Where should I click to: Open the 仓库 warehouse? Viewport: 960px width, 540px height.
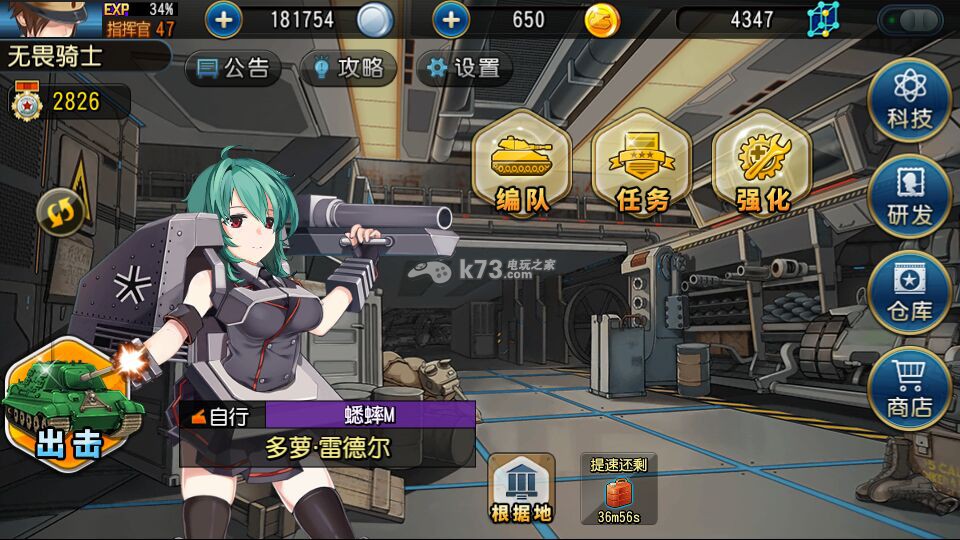tap(909, 291)
